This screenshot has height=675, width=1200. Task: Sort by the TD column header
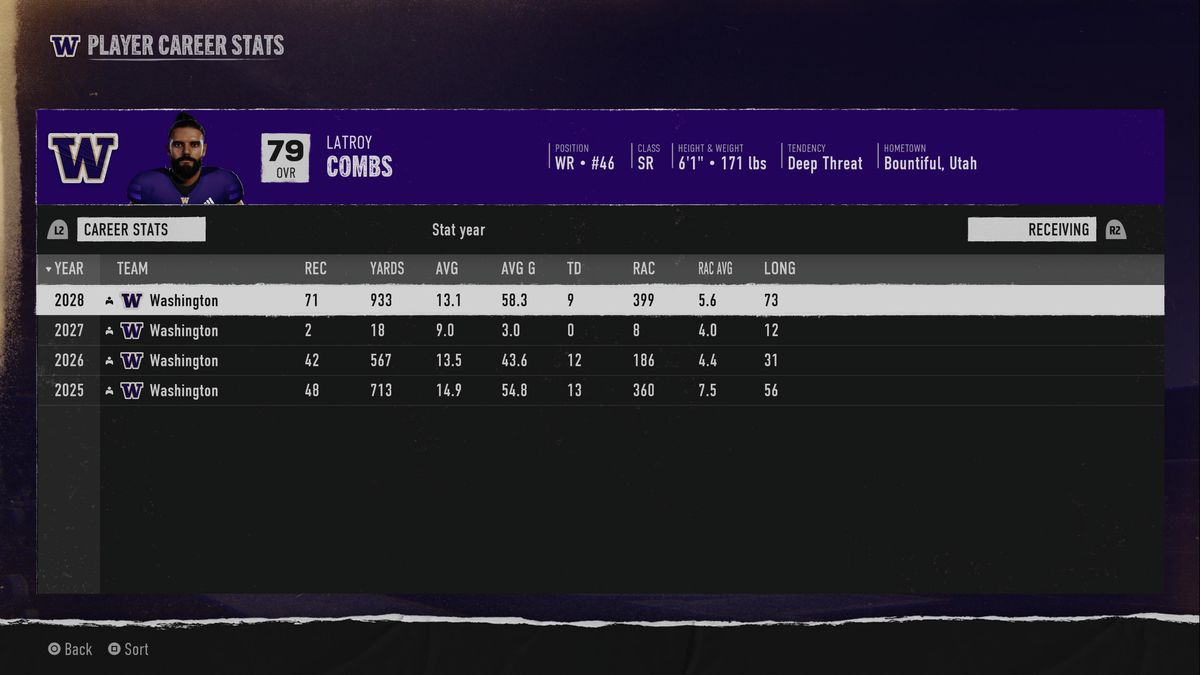coord(574,268)
